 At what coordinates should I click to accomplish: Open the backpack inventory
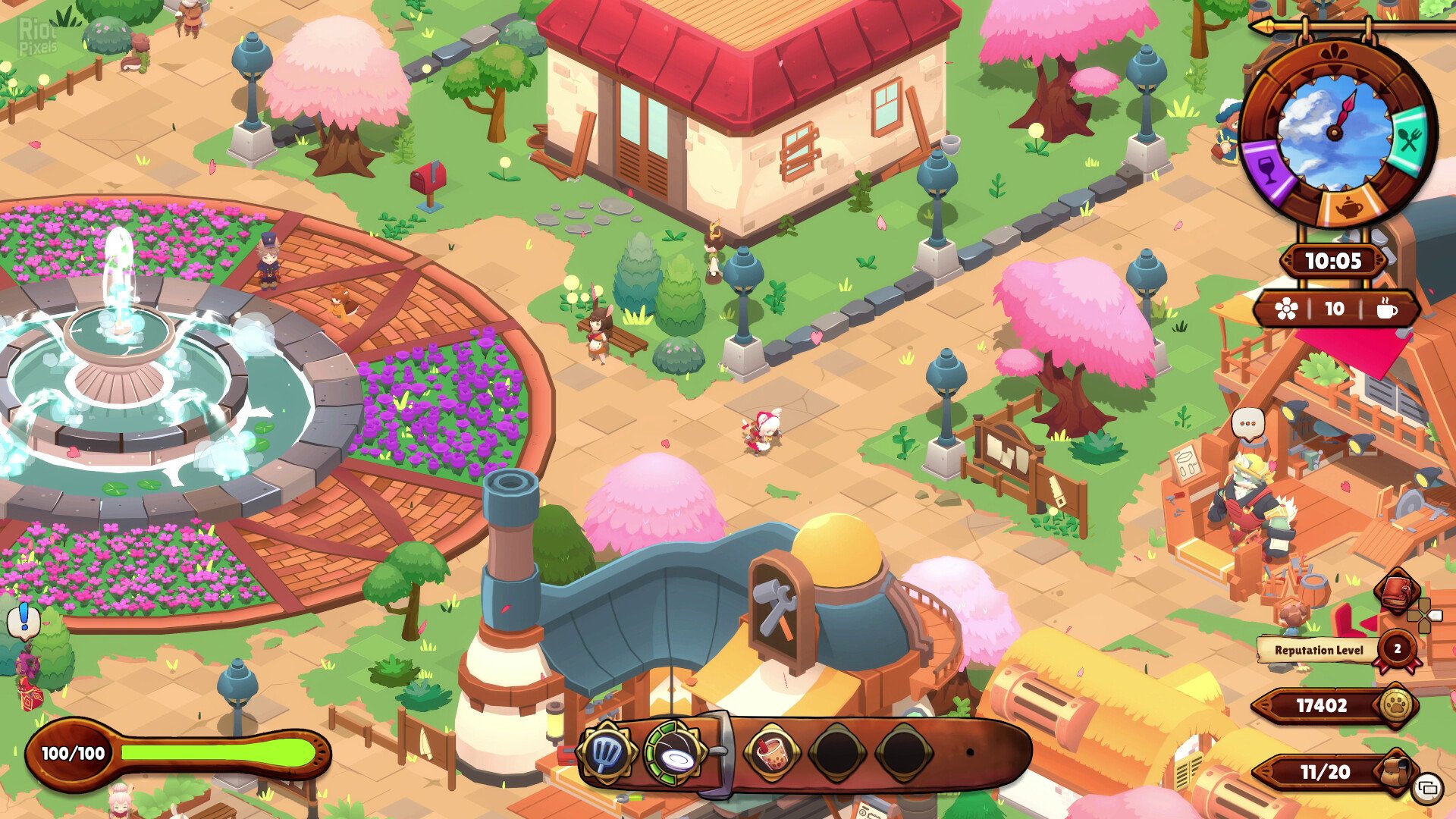coord(1397,771)
